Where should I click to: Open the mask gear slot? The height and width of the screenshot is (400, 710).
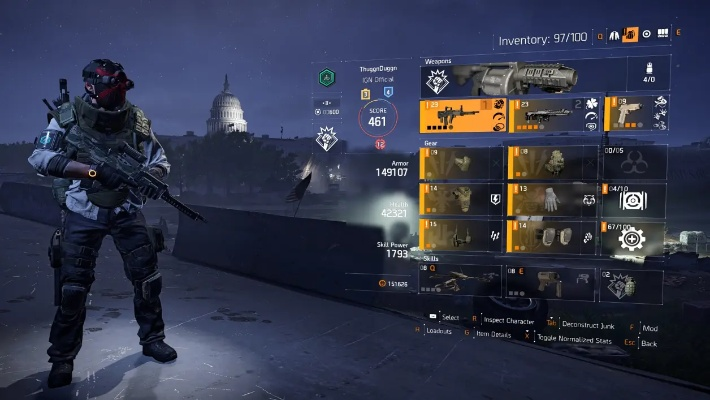(462, 162)
